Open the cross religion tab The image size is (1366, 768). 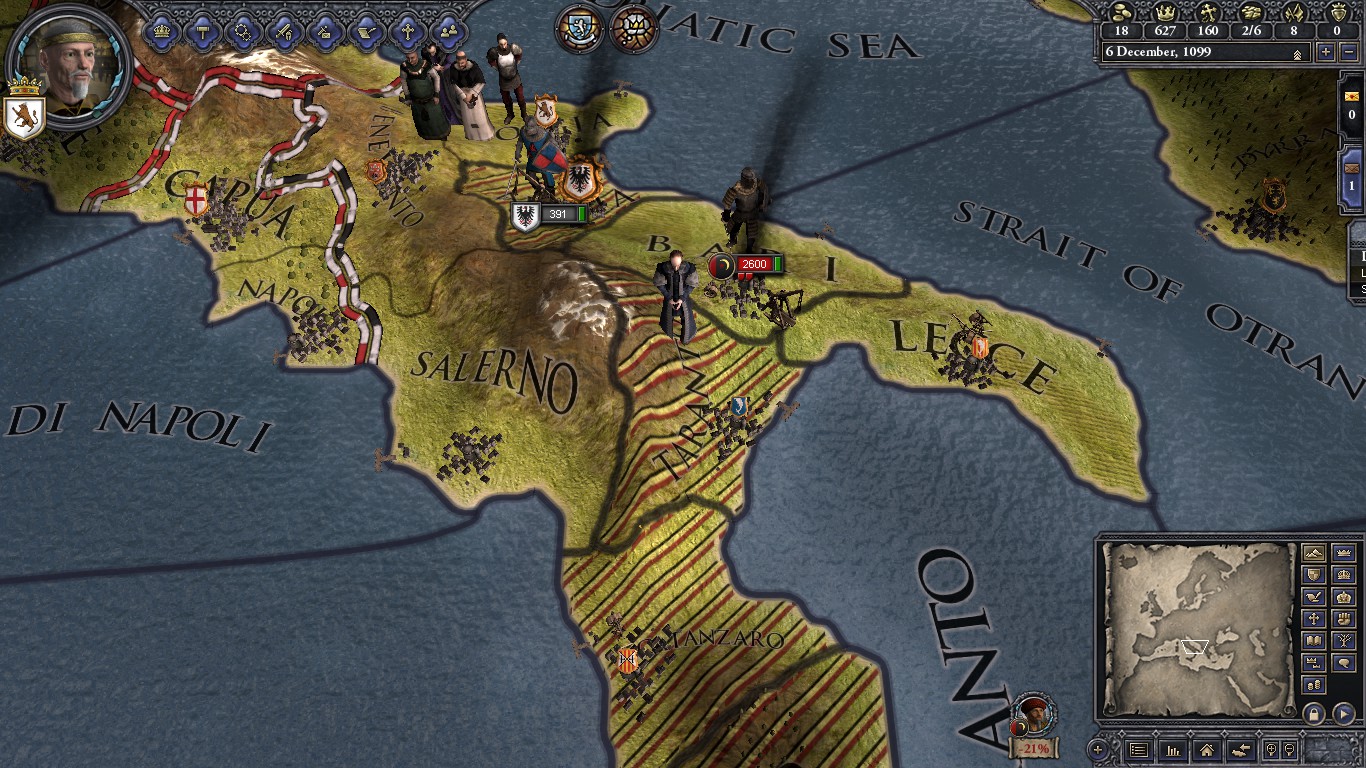click(x=407, y=31)
